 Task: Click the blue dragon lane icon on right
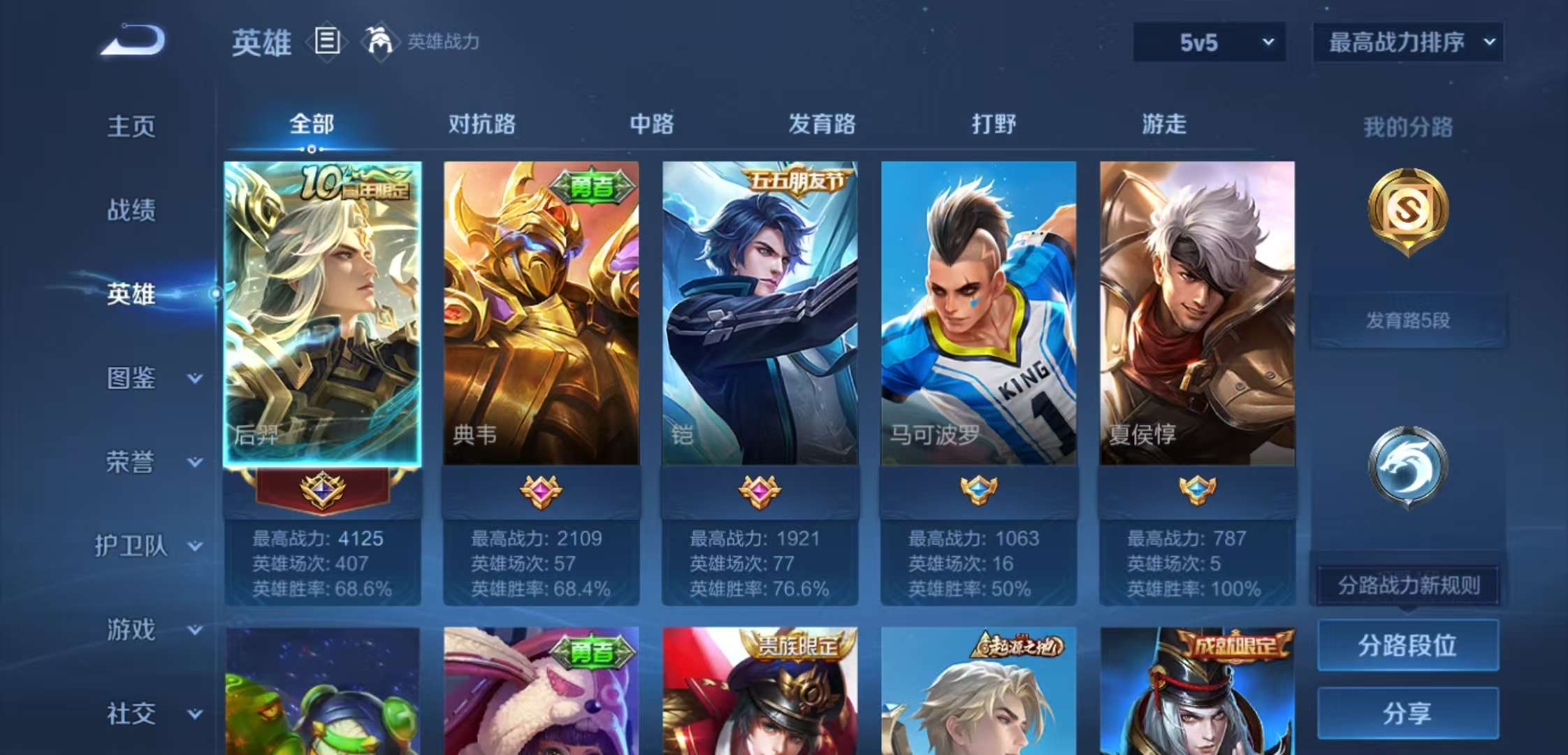click(x=1409, y=468)
